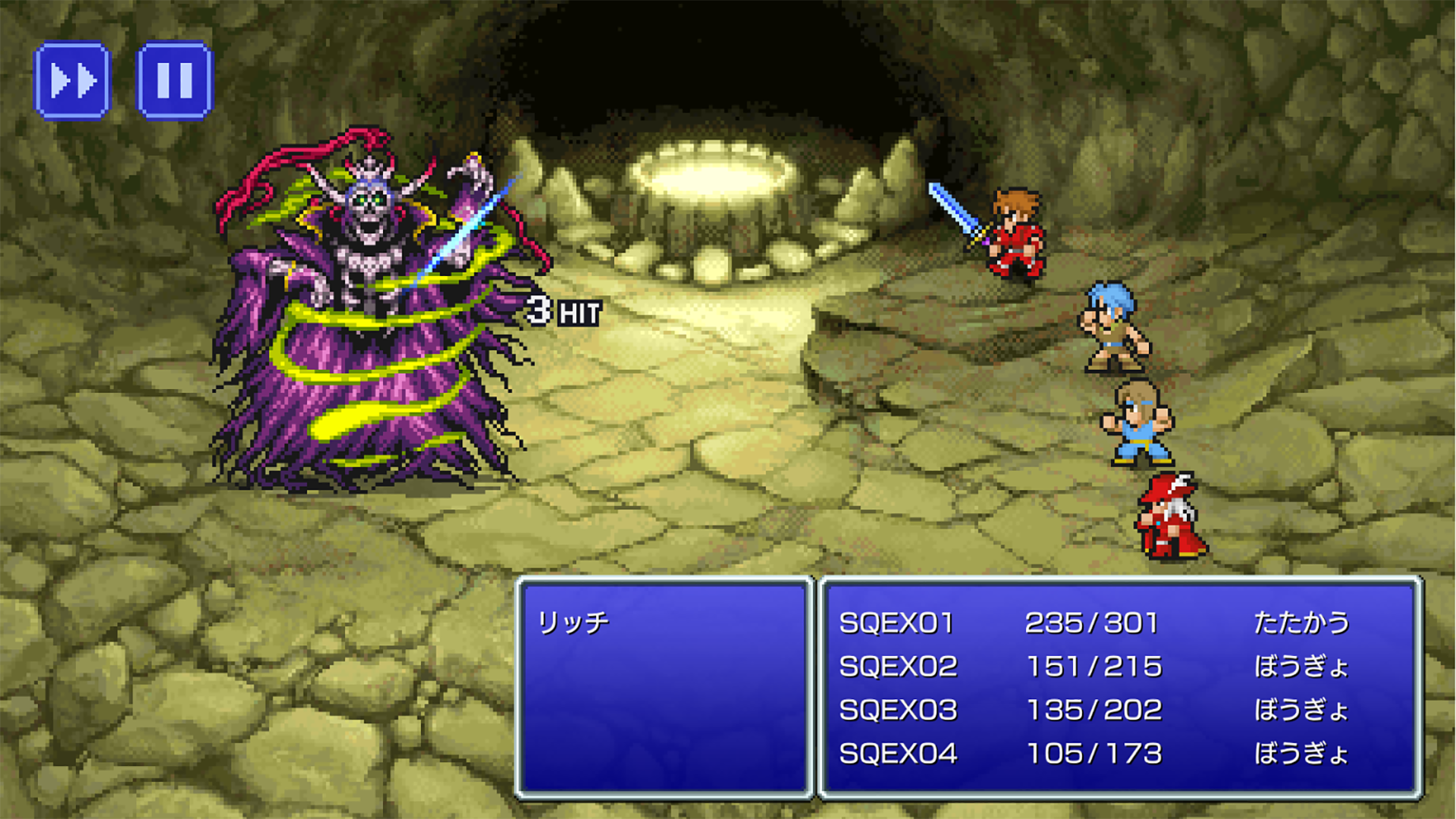Select the enemy リッチ in the list
The width and height of the screenshot is (1456, 819).
(573, 623)
